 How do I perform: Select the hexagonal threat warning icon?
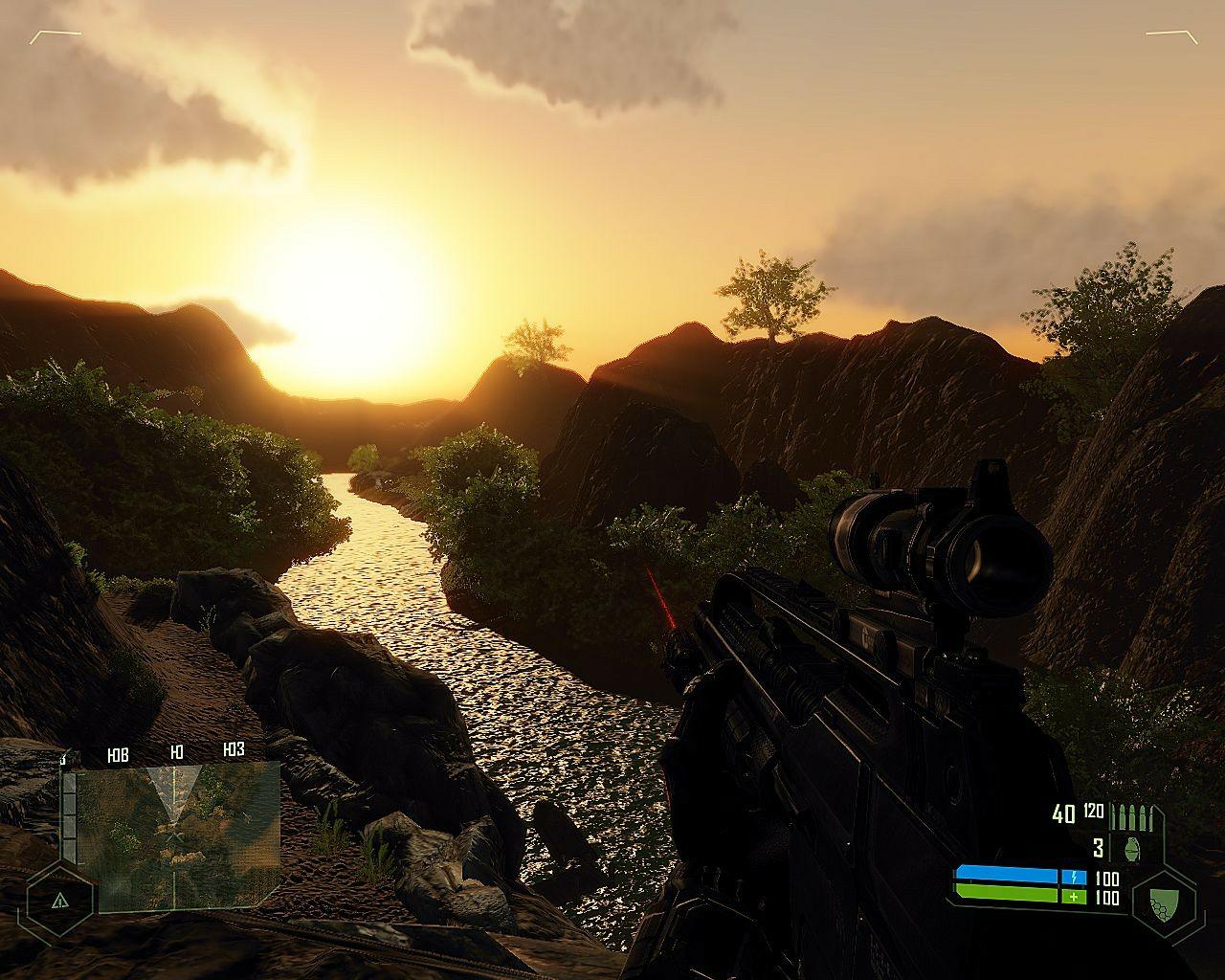point(60,901)
